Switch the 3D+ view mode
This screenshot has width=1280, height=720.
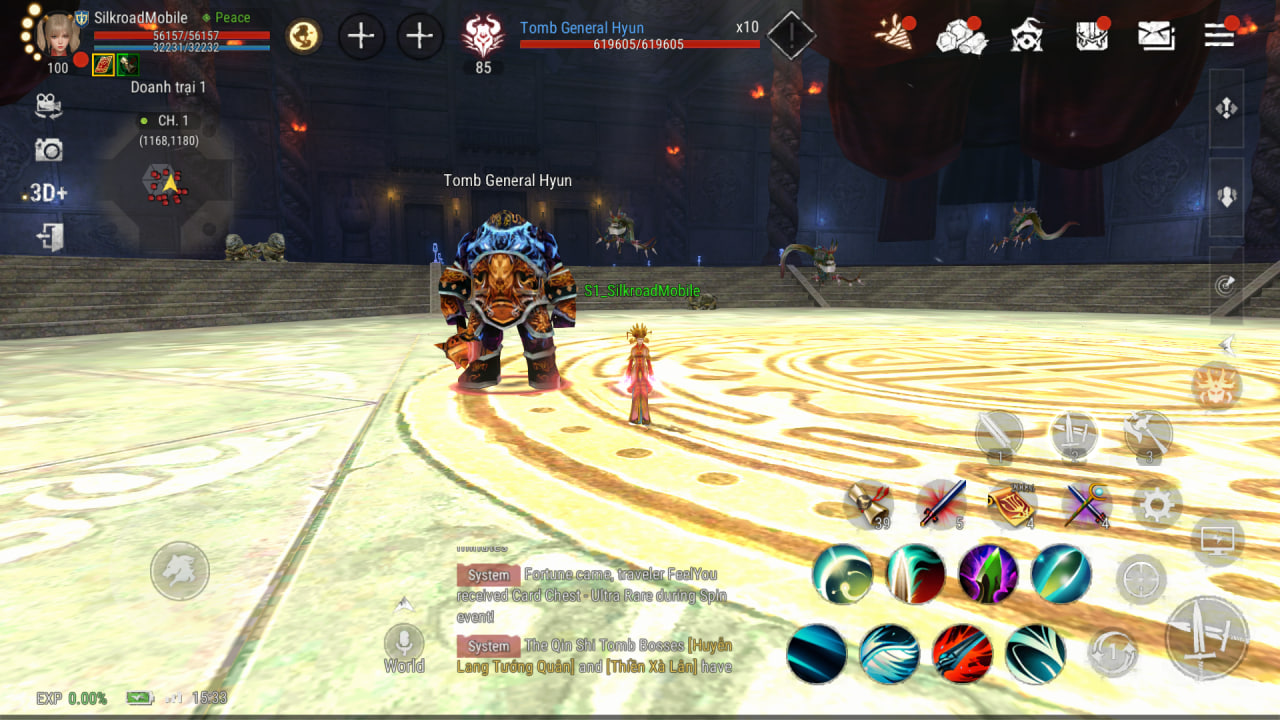tap(48, 193)
